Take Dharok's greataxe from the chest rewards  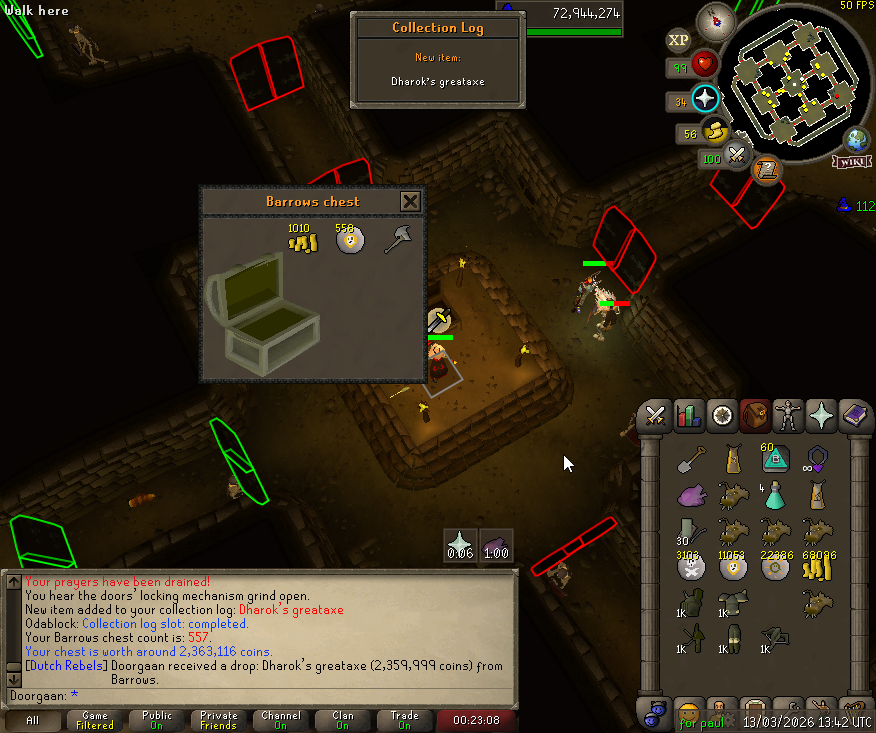tap(399, 240)
